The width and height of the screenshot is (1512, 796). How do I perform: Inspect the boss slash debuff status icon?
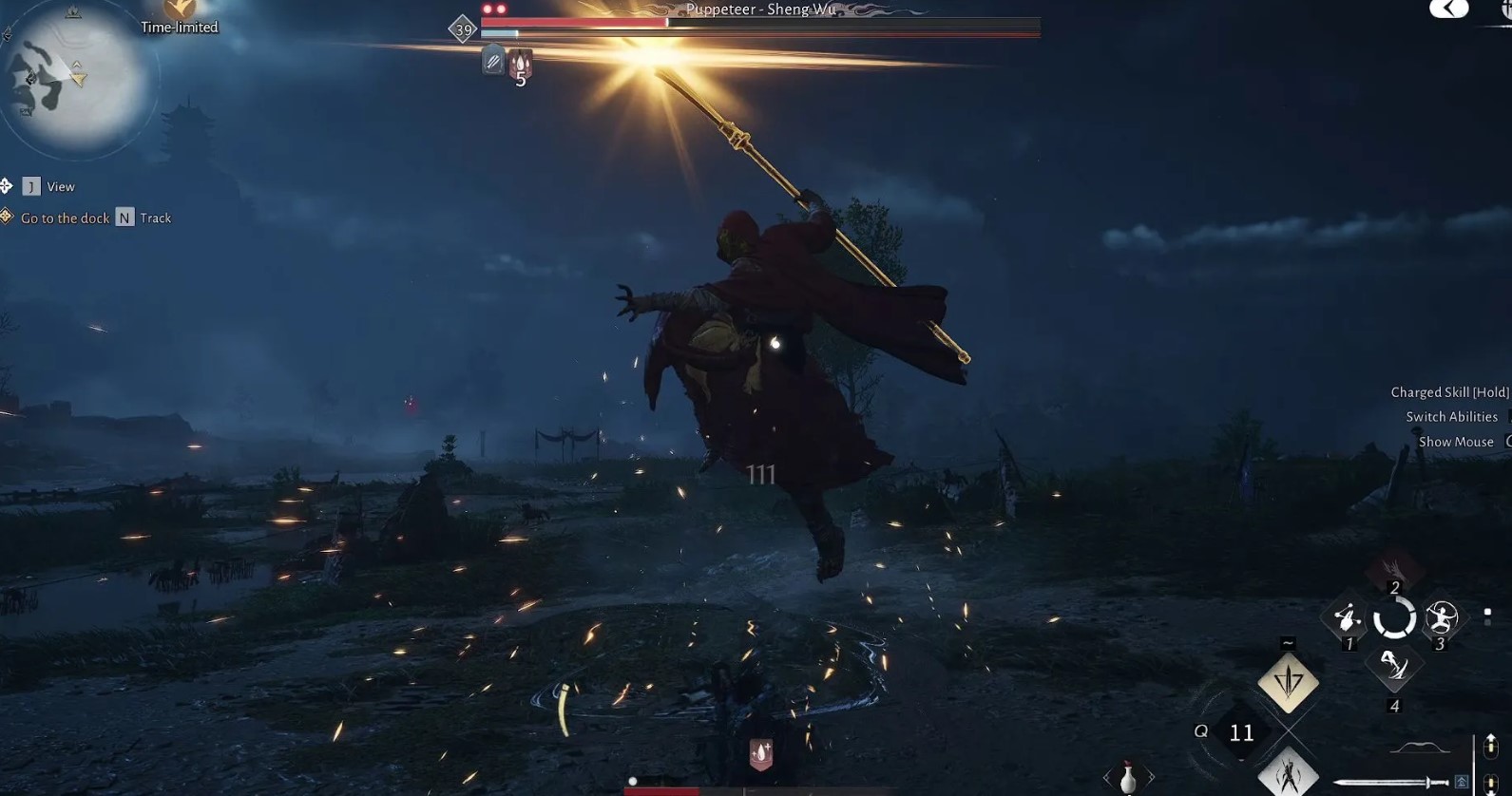[x=492, y=63]
